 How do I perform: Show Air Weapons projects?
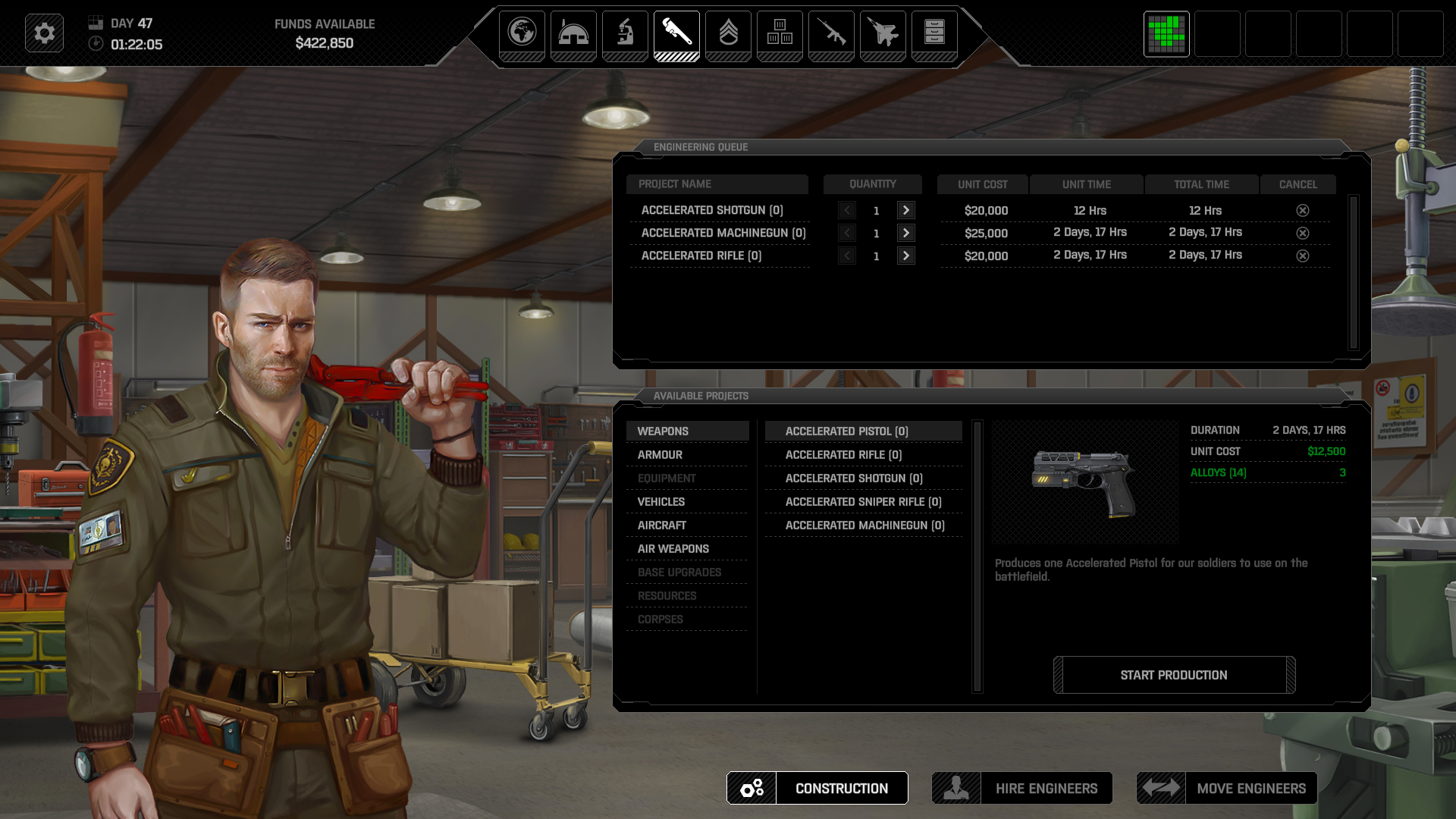tap(673, 549)
